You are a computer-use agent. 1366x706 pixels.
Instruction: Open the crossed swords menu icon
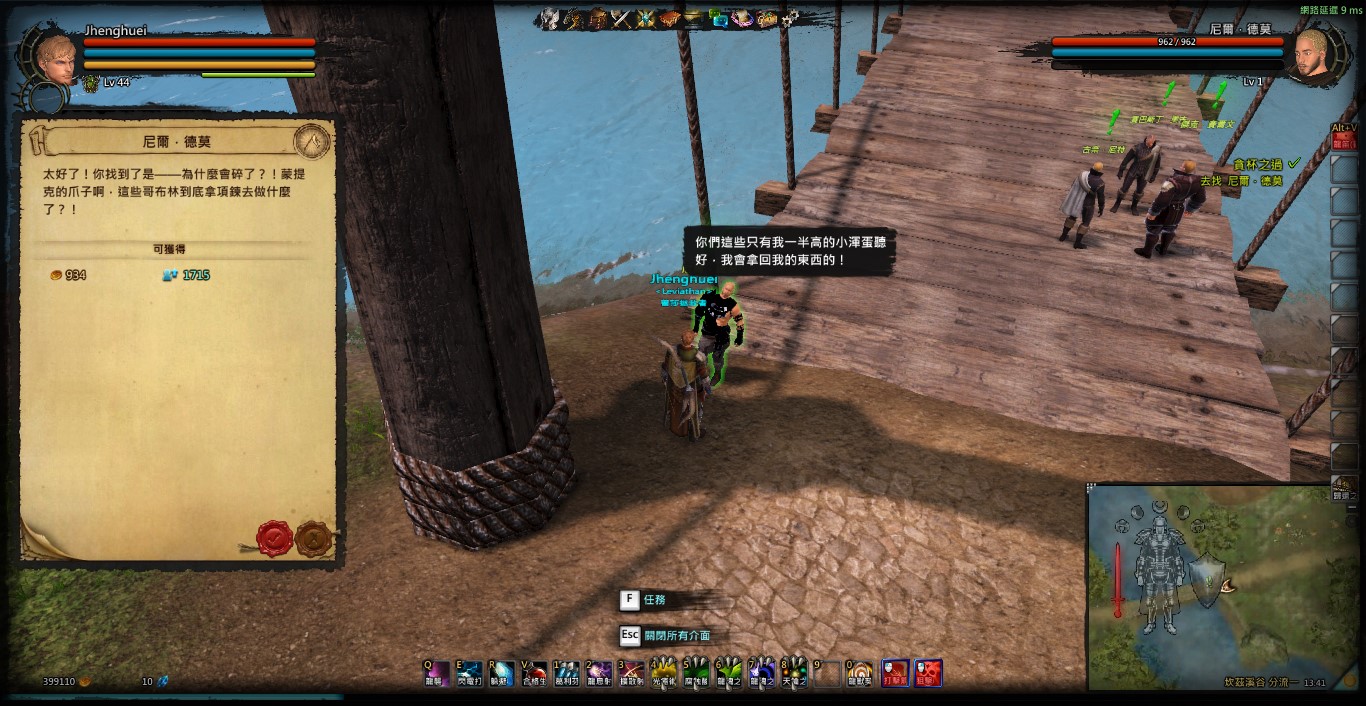pyautogui.click(x=621, y=18)
